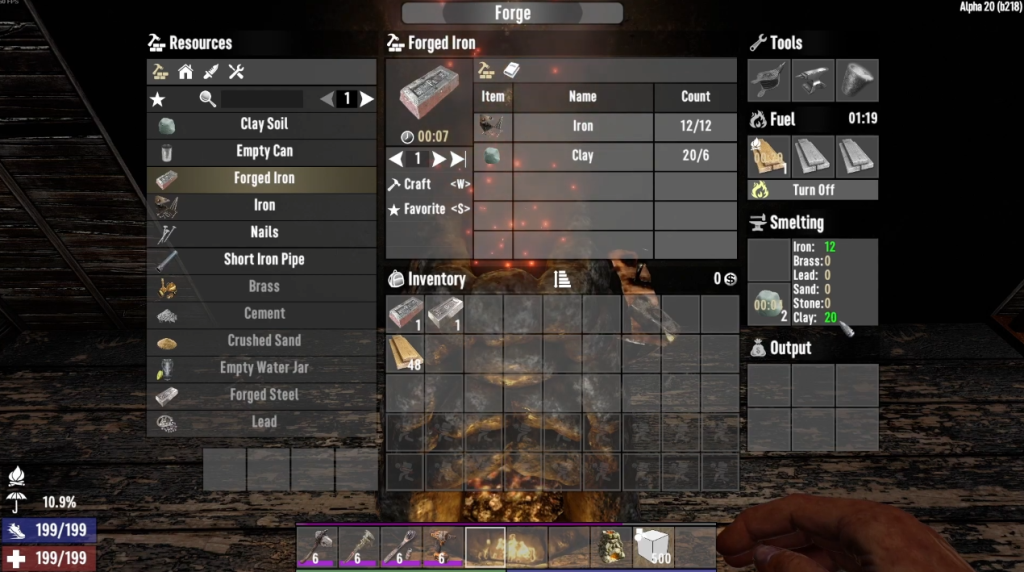Switch to the crossed tools category tab
This screenshot has height=572, width=1024.
(x=237, y=72)
